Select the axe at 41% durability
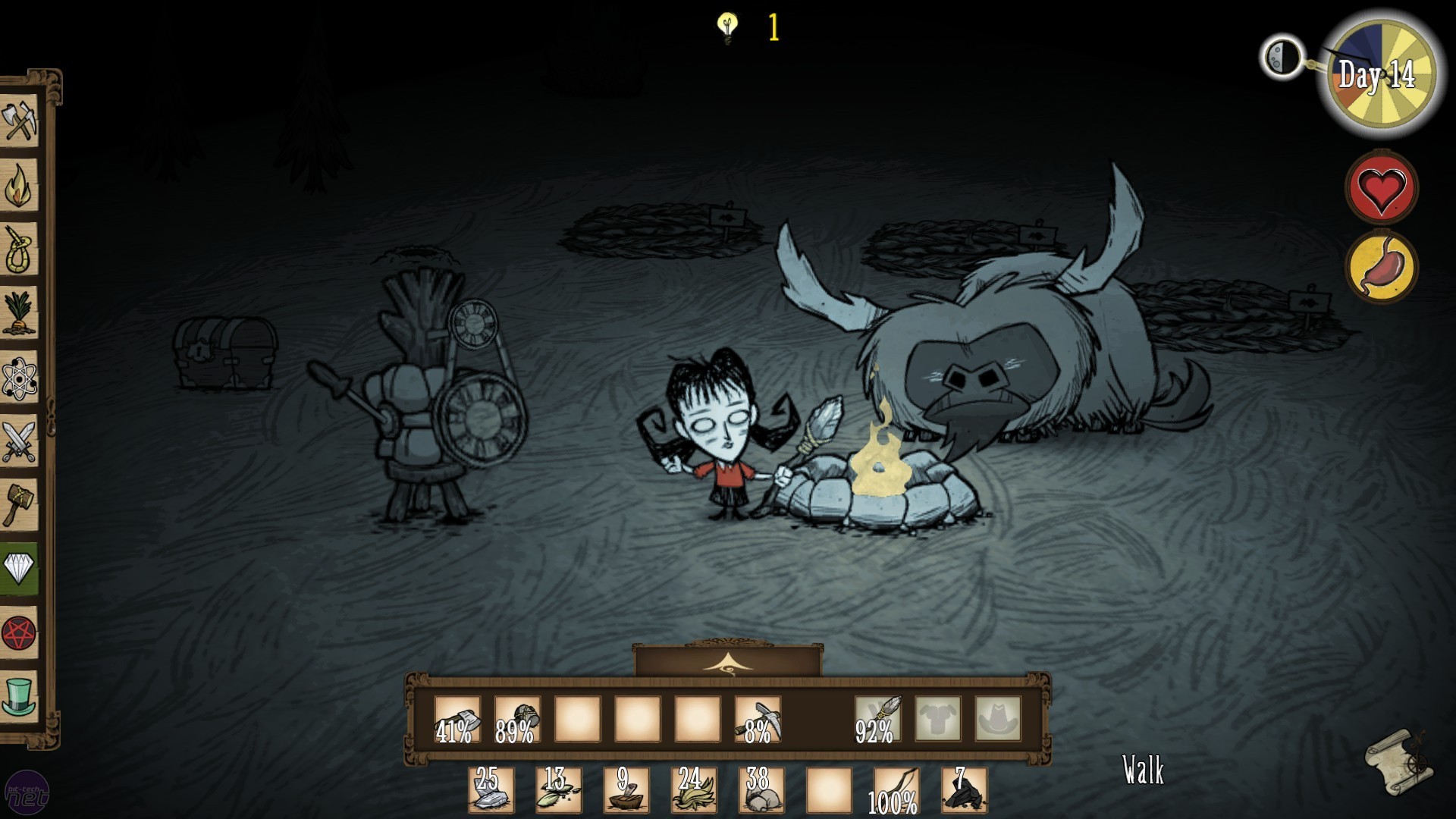Viewport: 1456px width, 819px height. (457, 720)
